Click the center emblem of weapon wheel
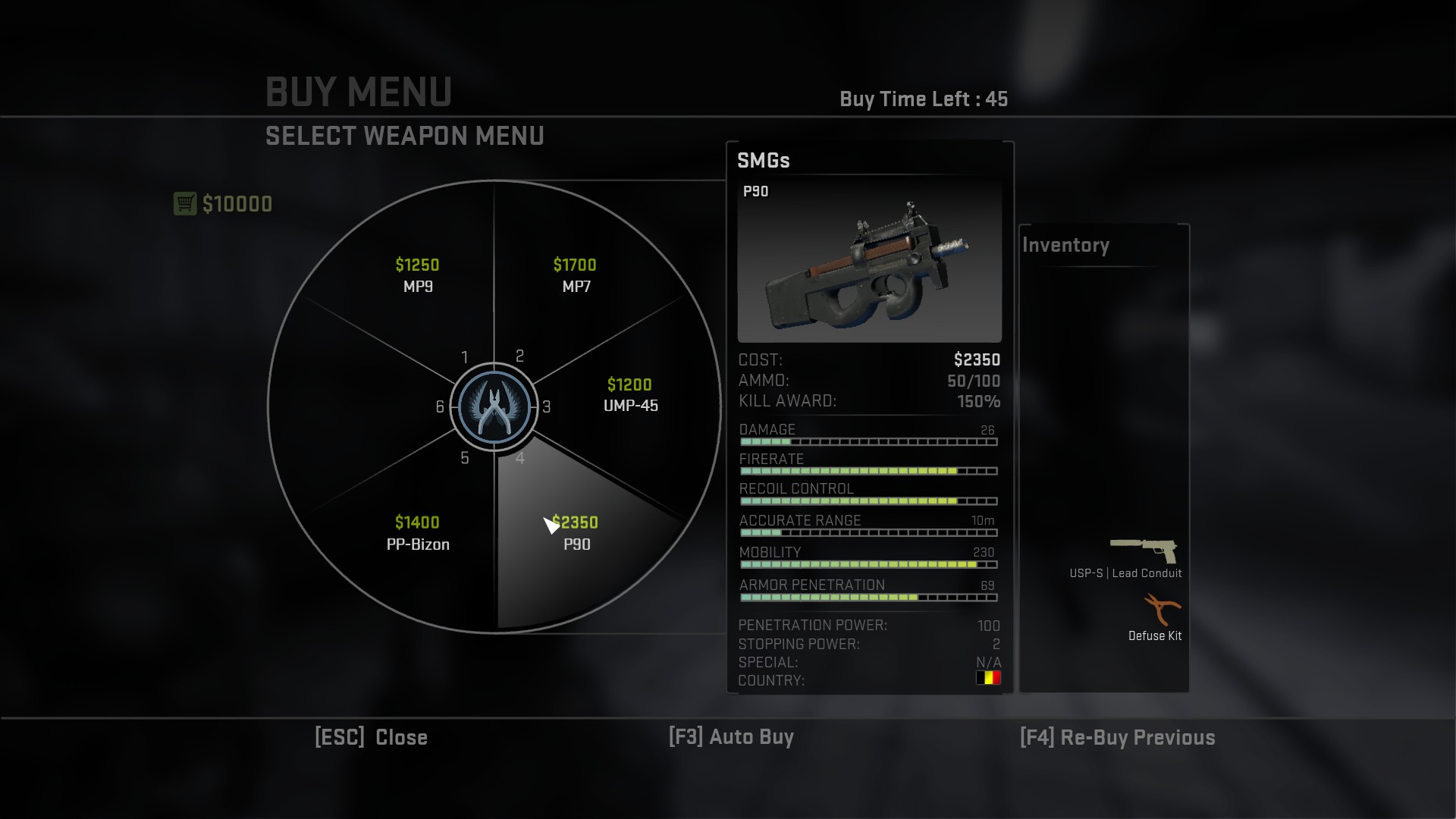 coord(494,407)
